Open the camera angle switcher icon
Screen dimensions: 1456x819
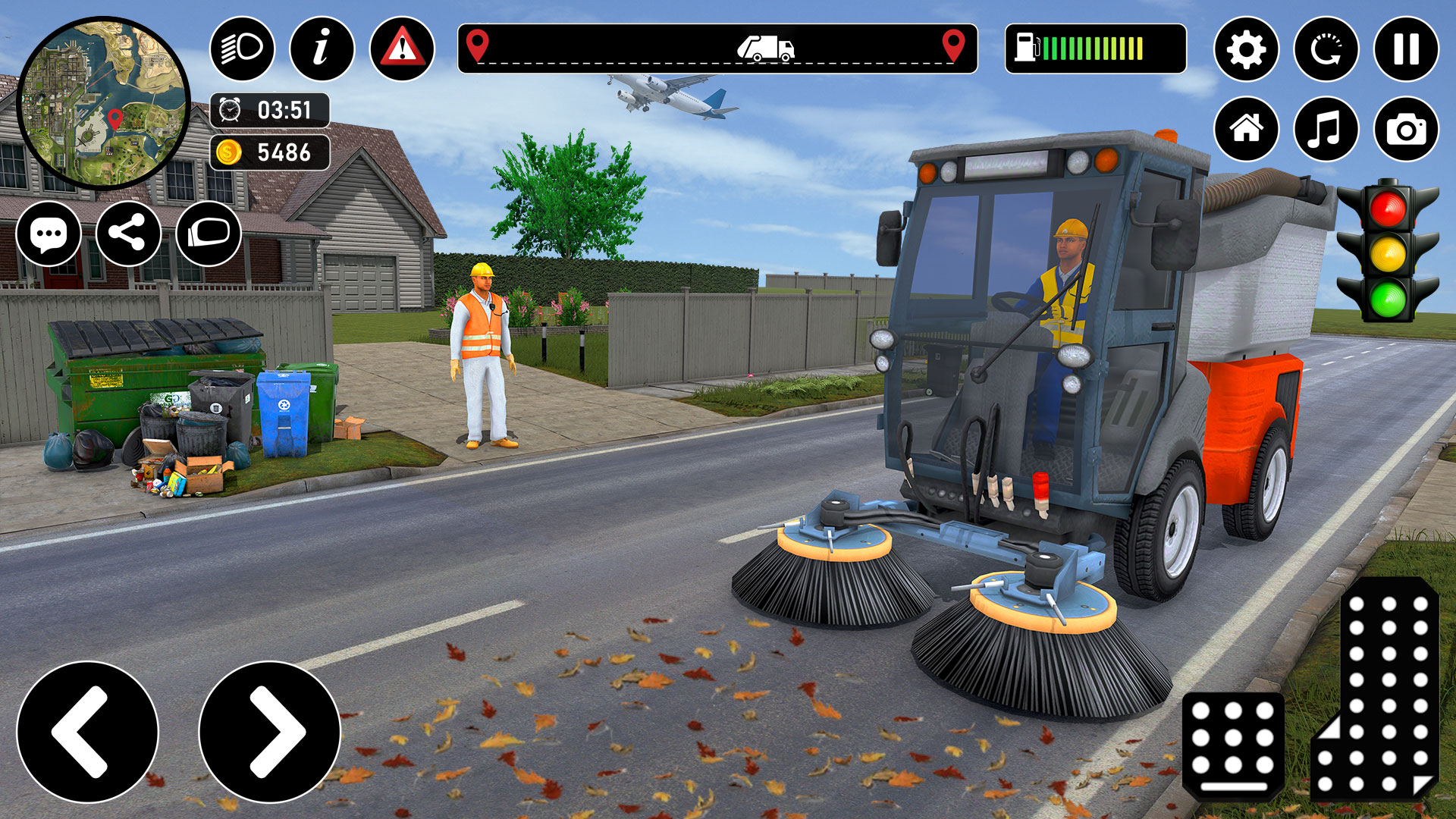tap(1407, 127)
